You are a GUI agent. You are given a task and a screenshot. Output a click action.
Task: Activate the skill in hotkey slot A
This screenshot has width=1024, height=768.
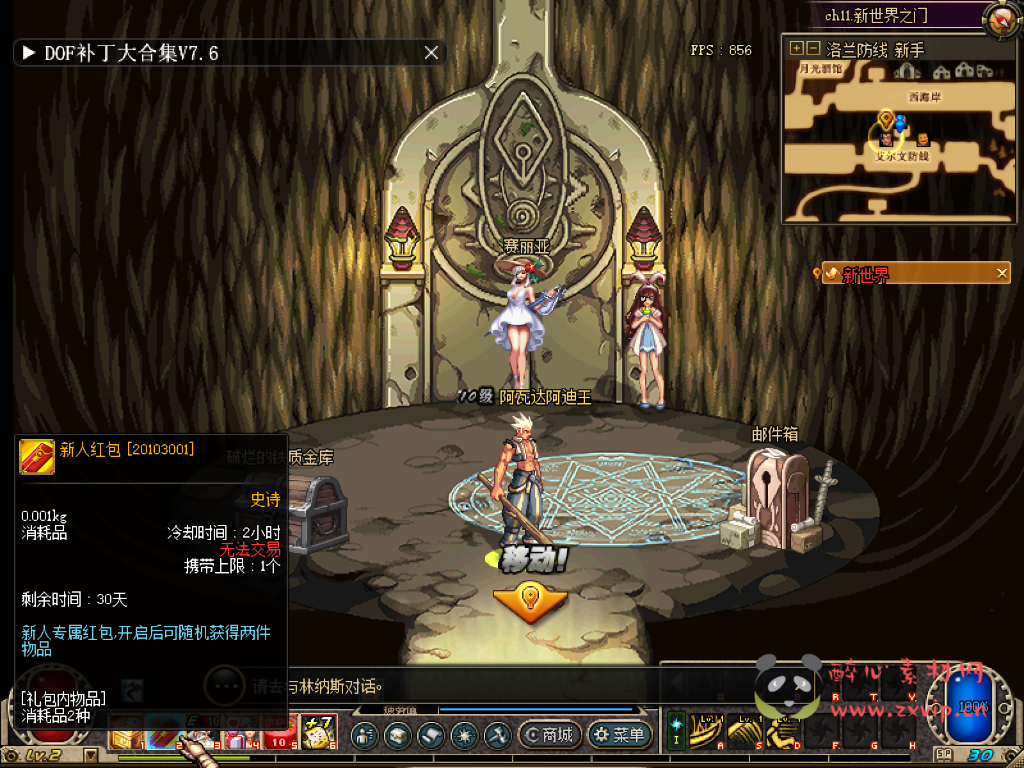tap(706, 733)
